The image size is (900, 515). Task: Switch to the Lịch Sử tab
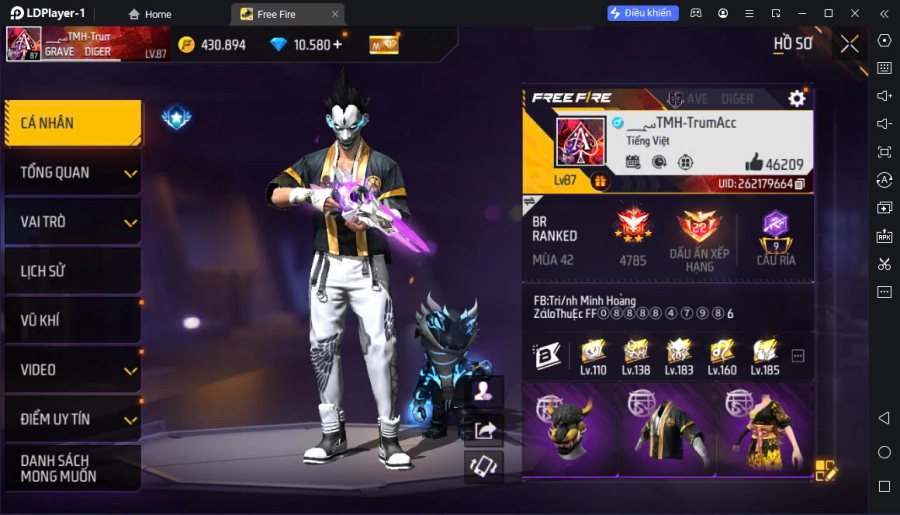[72, 271]
